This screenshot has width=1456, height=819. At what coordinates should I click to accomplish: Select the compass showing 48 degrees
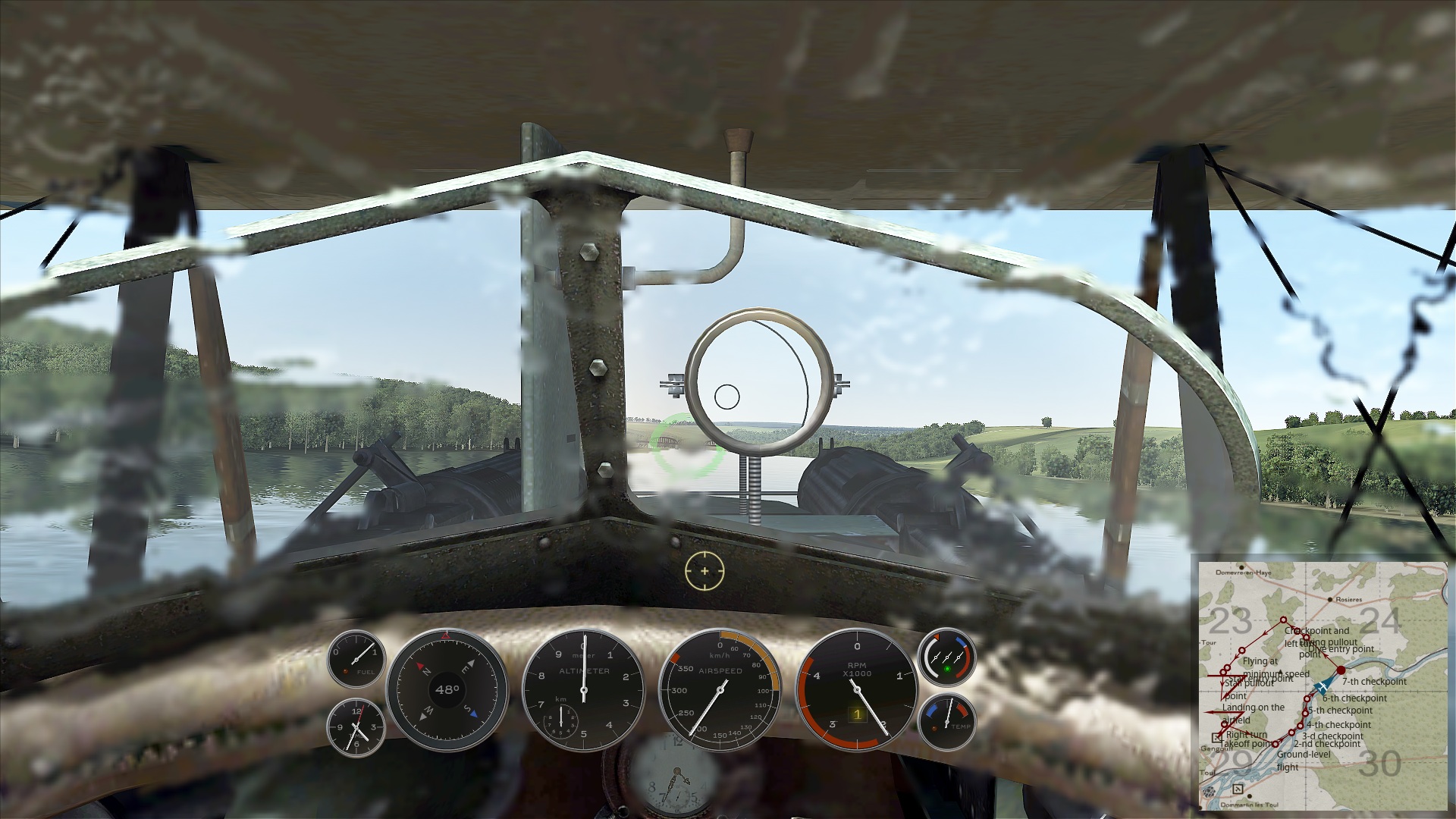pos(447,690)
